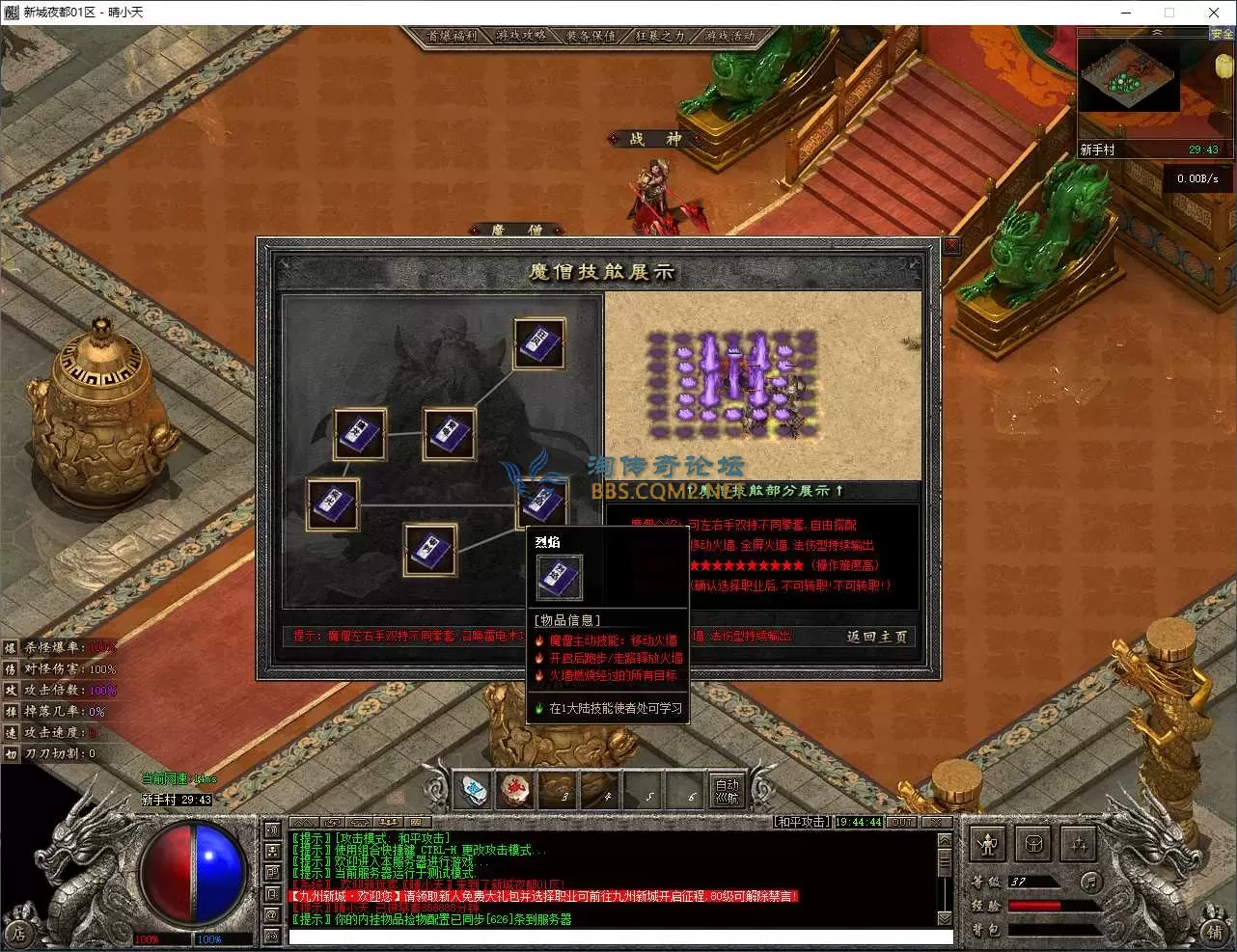The height and width of the screenshot is (952, 1237).
Task: Open the character equipment panel icon
Action: (x=987, y=845)
